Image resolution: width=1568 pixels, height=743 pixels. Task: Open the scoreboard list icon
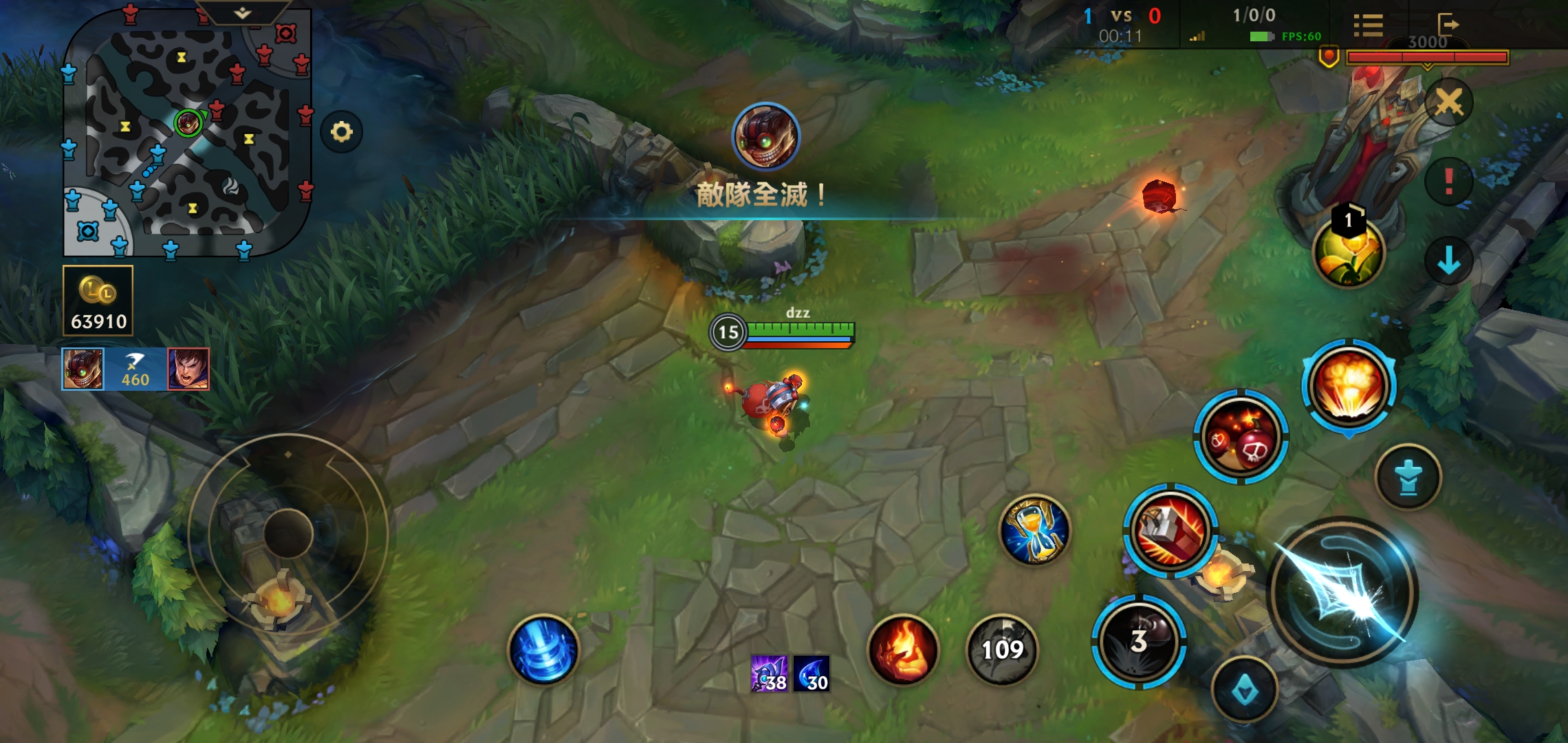[1368, 25]
